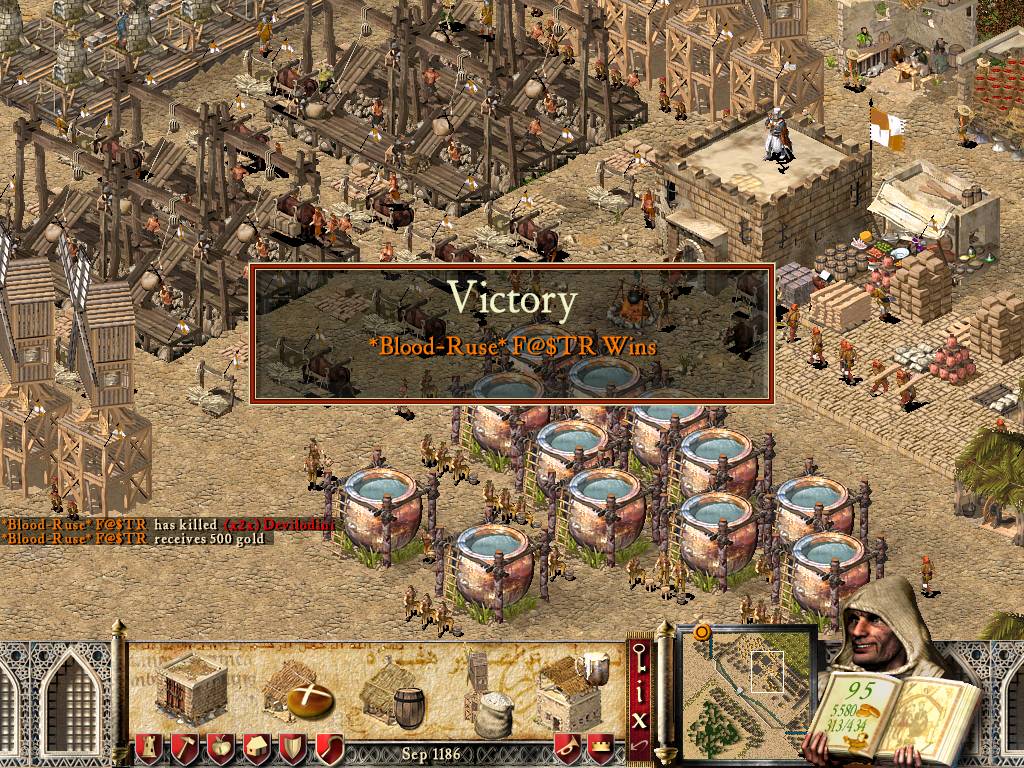This screenshot has height=768, width=1024.
Task: Open the farm buildings apple category
Action: click(221, 747)
